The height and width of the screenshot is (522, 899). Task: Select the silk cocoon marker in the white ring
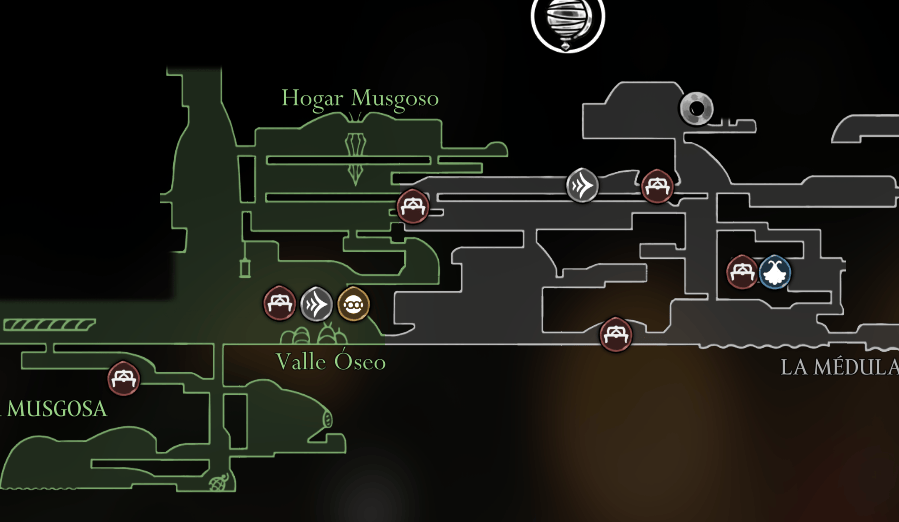point(567,20)
